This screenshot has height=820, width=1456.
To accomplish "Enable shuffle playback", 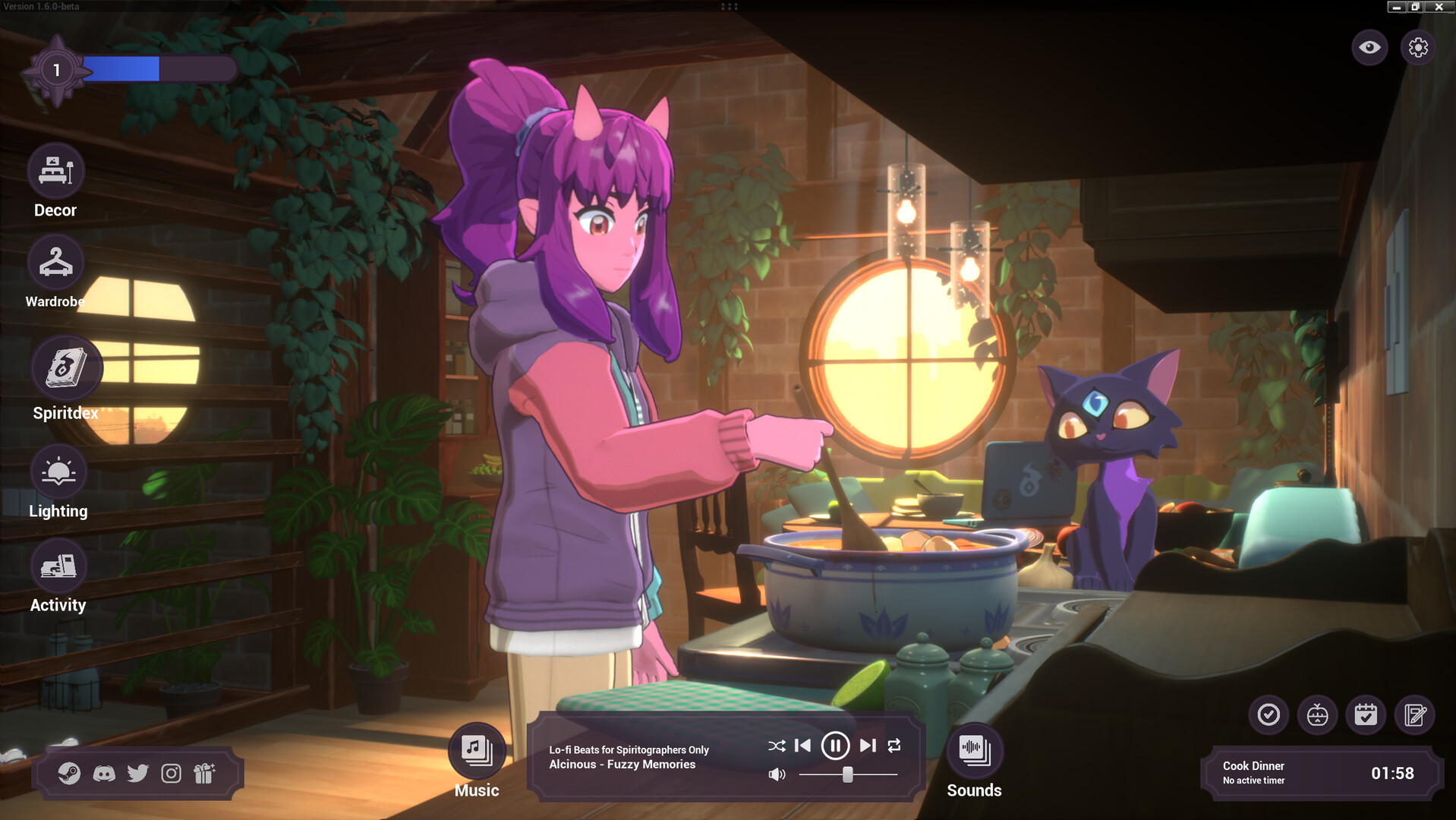I will point(777,746).
